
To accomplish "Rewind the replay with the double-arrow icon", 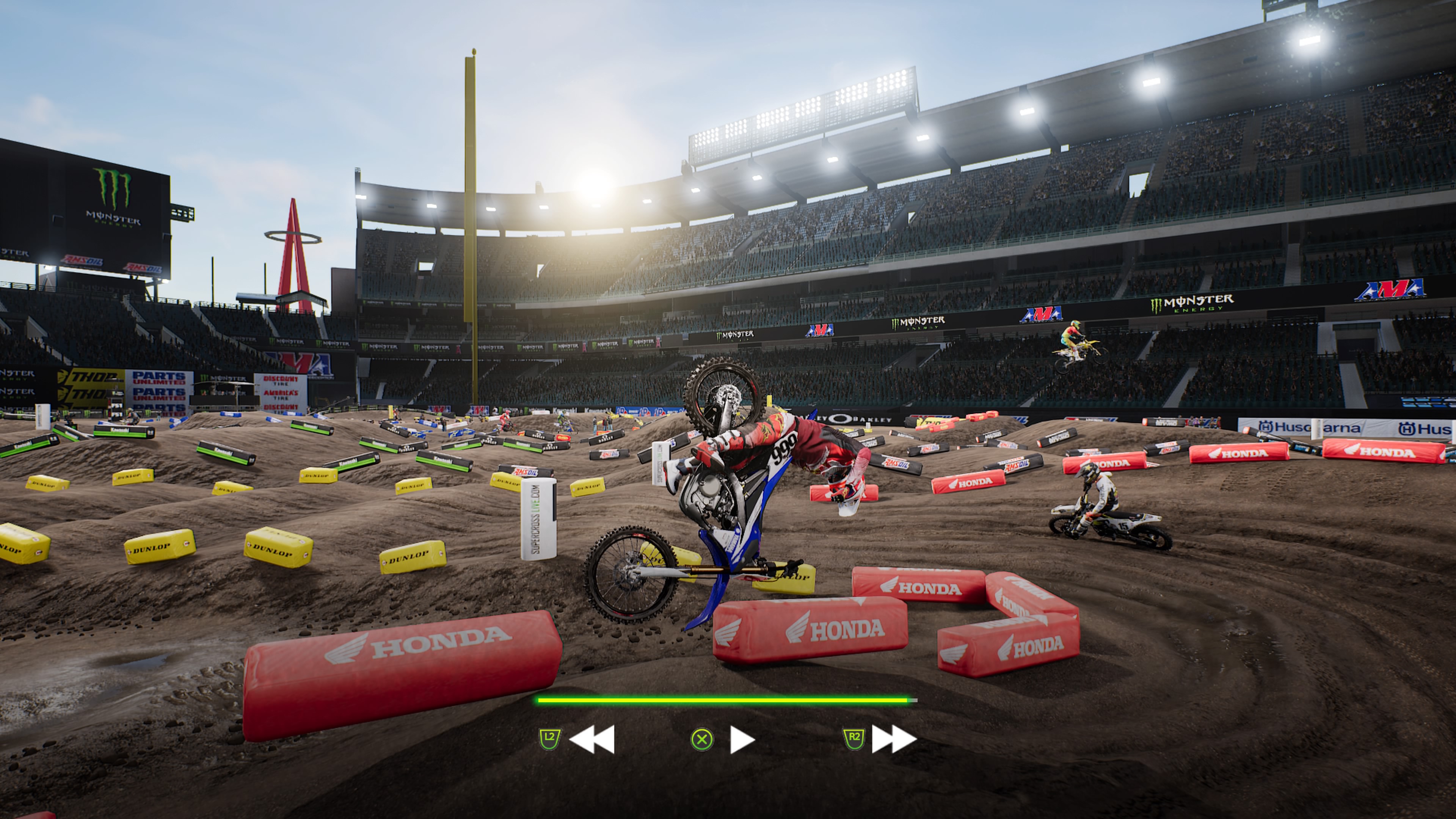I will pos(592,739).
